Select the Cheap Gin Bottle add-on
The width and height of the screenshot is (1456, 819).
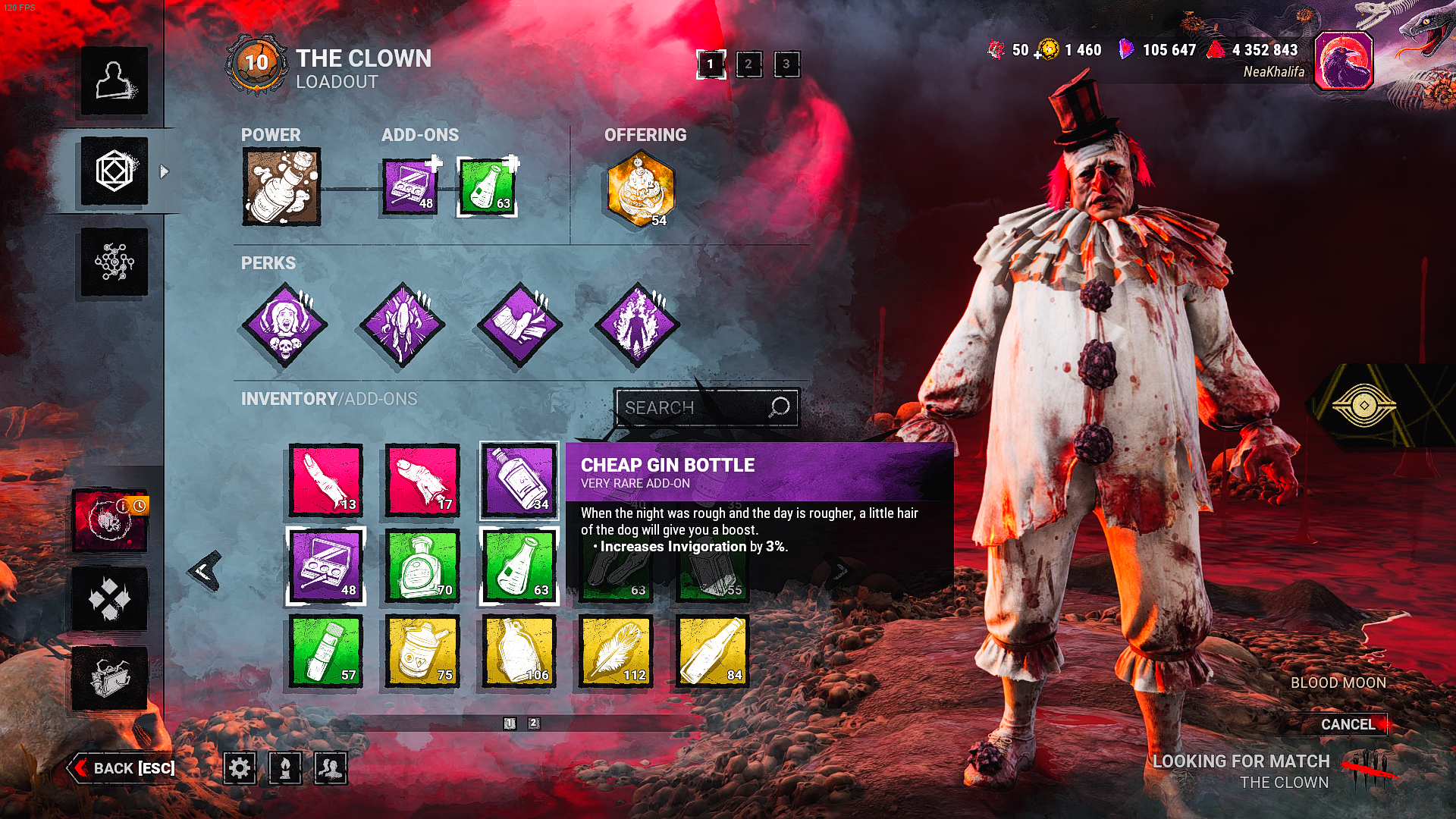(x=519, y=479)
